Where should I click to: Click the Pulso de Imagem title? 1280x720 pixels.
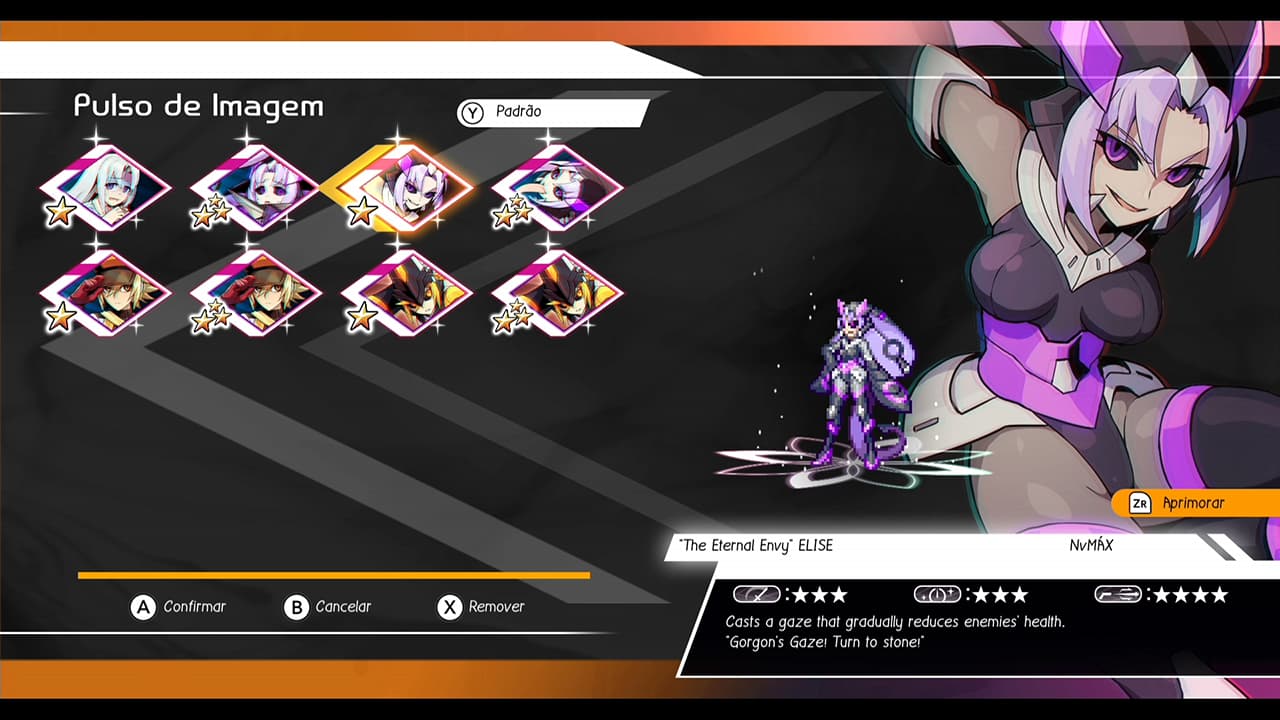[x=200, y=106]
